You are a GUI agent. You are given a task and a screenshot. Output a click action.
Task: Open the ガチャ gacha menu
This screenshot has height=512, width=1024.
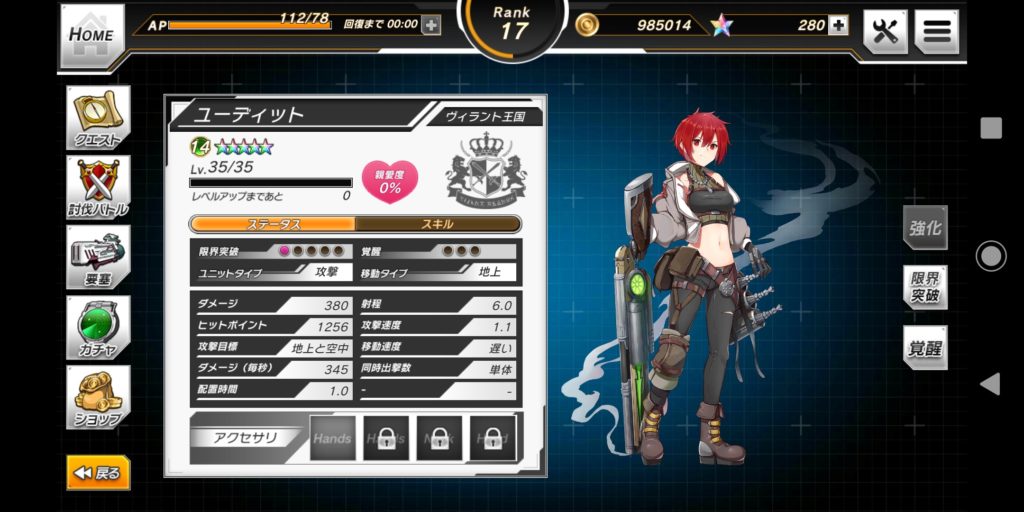[x=98, y=327]
